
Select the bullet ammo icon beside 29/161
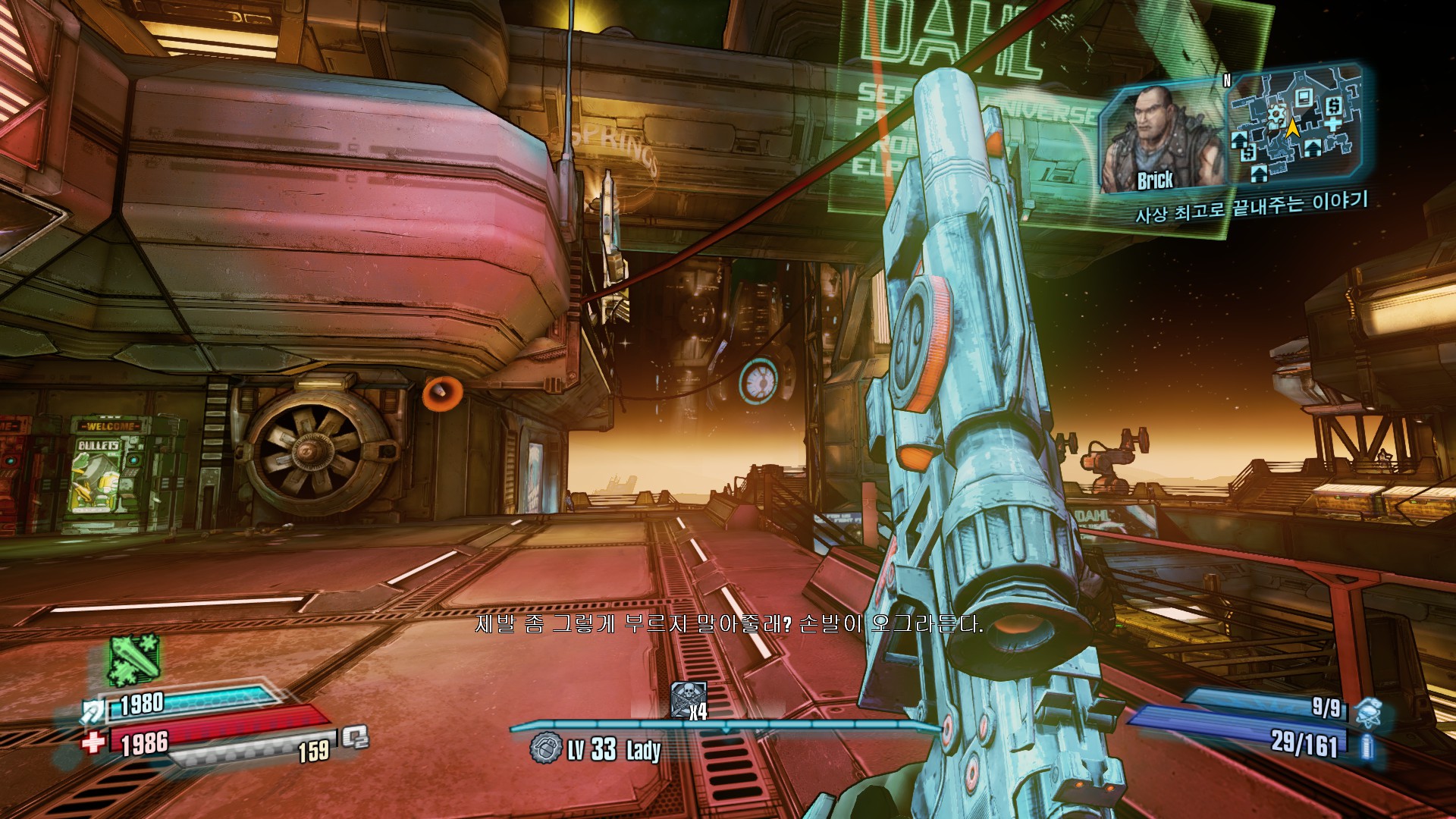coord(1367,746)
